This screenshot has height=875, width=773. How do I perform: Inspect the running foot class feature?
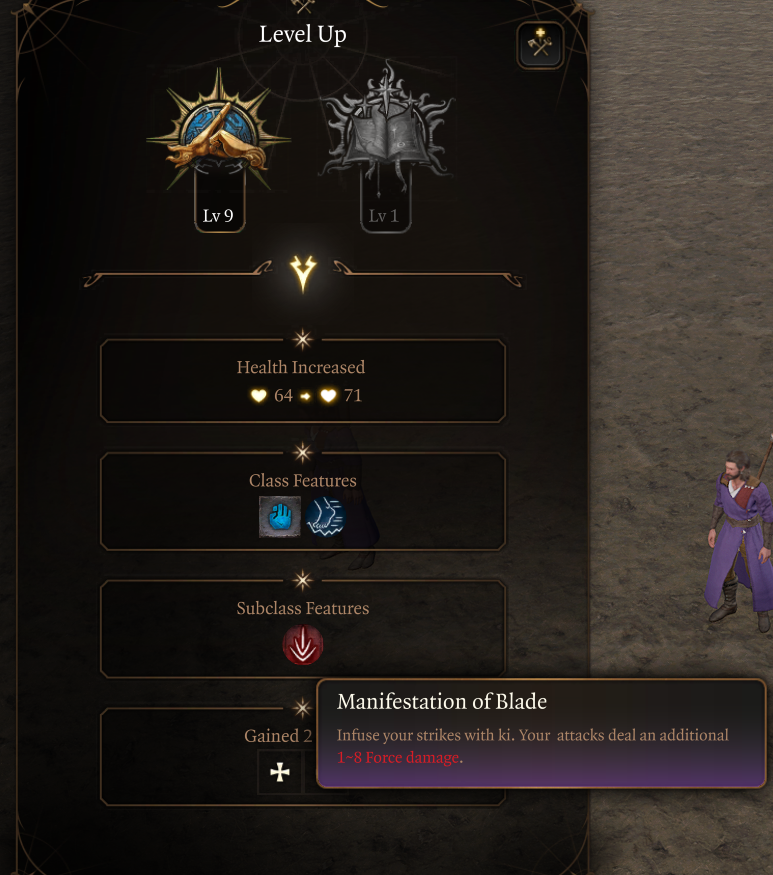pyautogui.click(x=326, y=517)
